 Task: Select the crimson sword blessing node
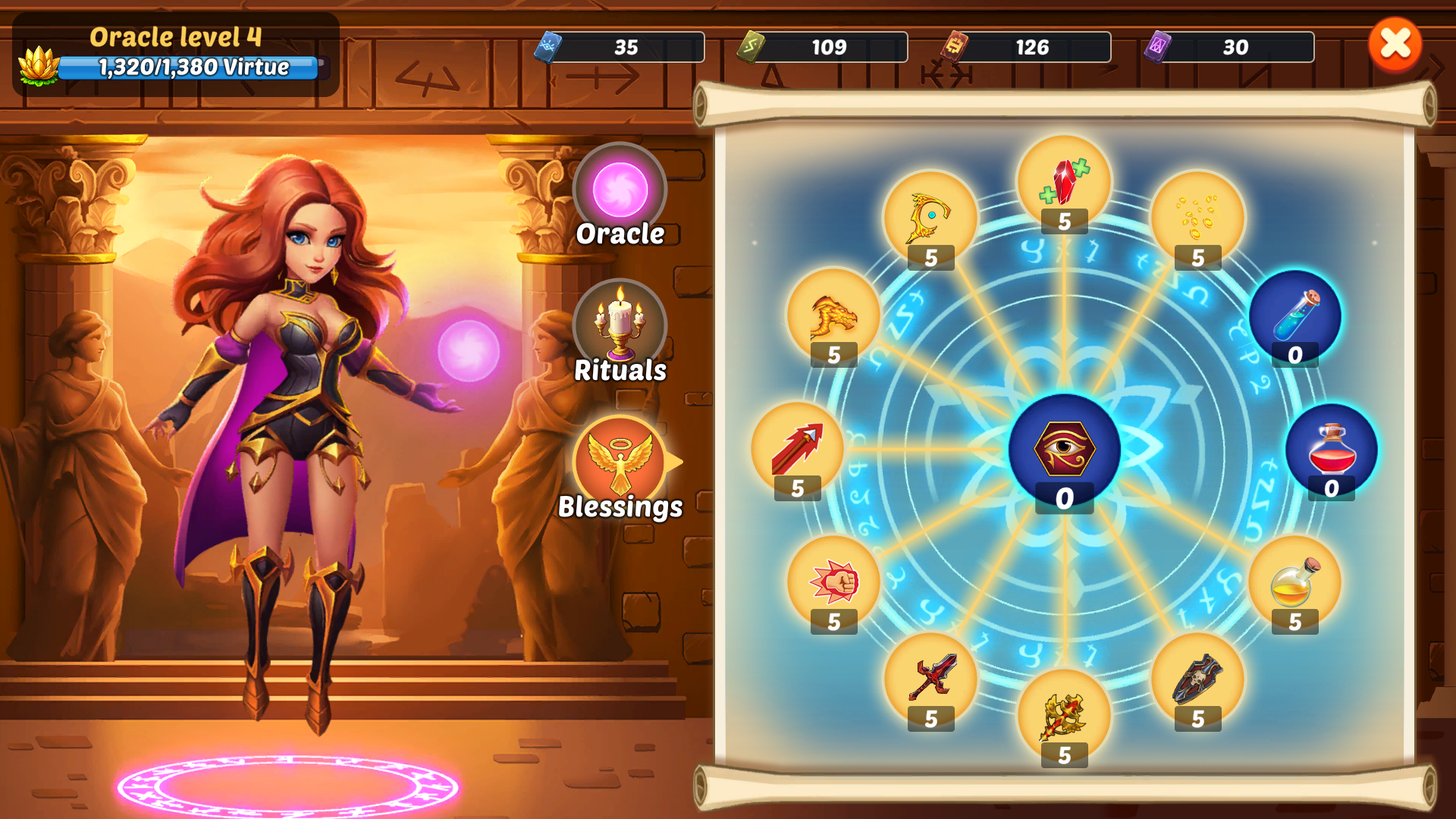pyautogui.click(x=931, y=679)
